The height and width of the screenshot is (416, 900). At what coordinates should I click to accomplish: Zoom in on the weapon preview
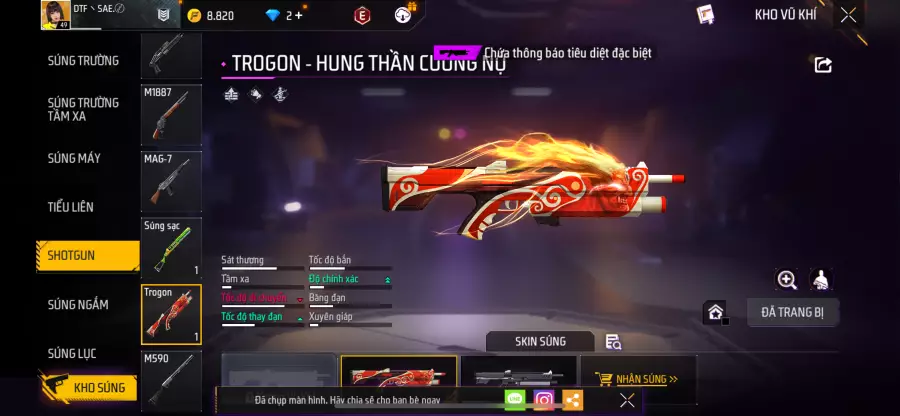[x=787, y=280]
